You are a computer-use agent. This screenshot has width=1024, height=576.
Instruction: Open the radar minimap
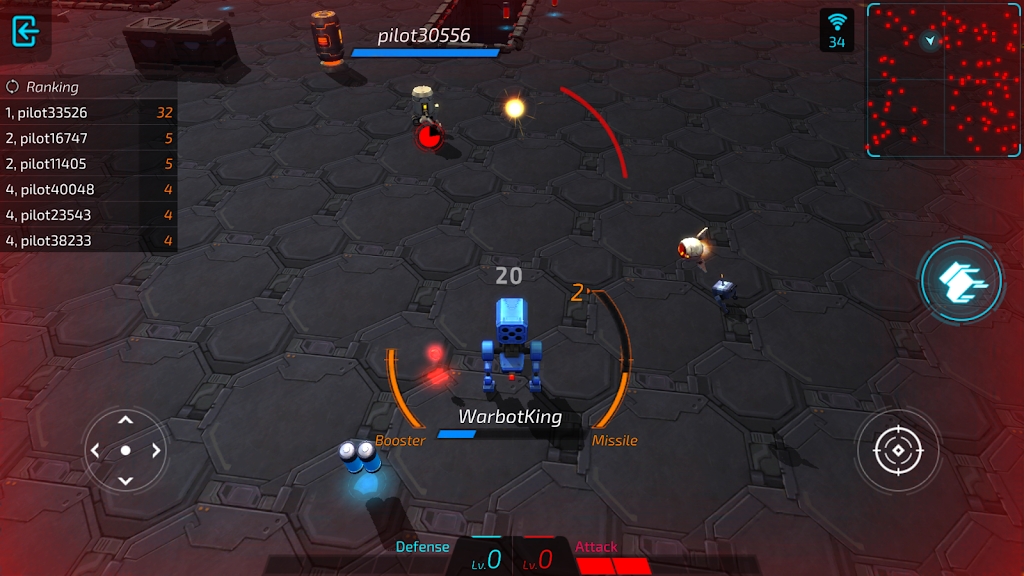click(x=943, y=80)
